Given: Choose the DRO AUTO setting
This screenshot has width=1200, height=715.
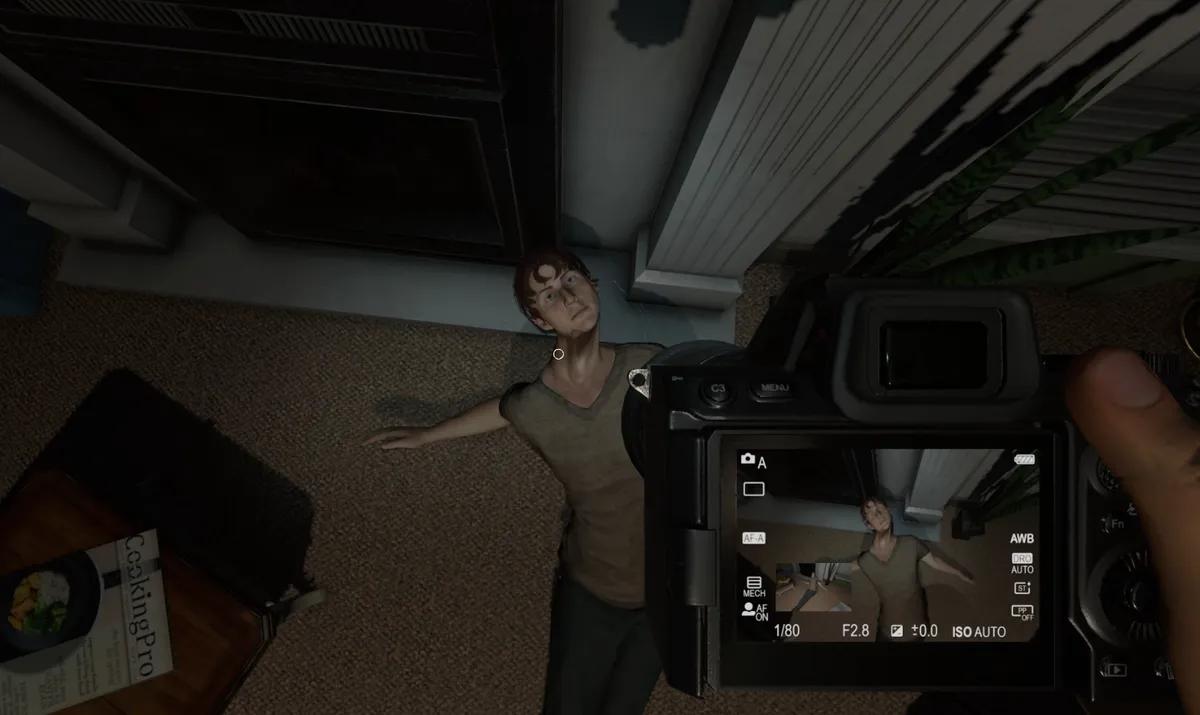Looking at the screenshot, I should click(x=1021, y=563).
